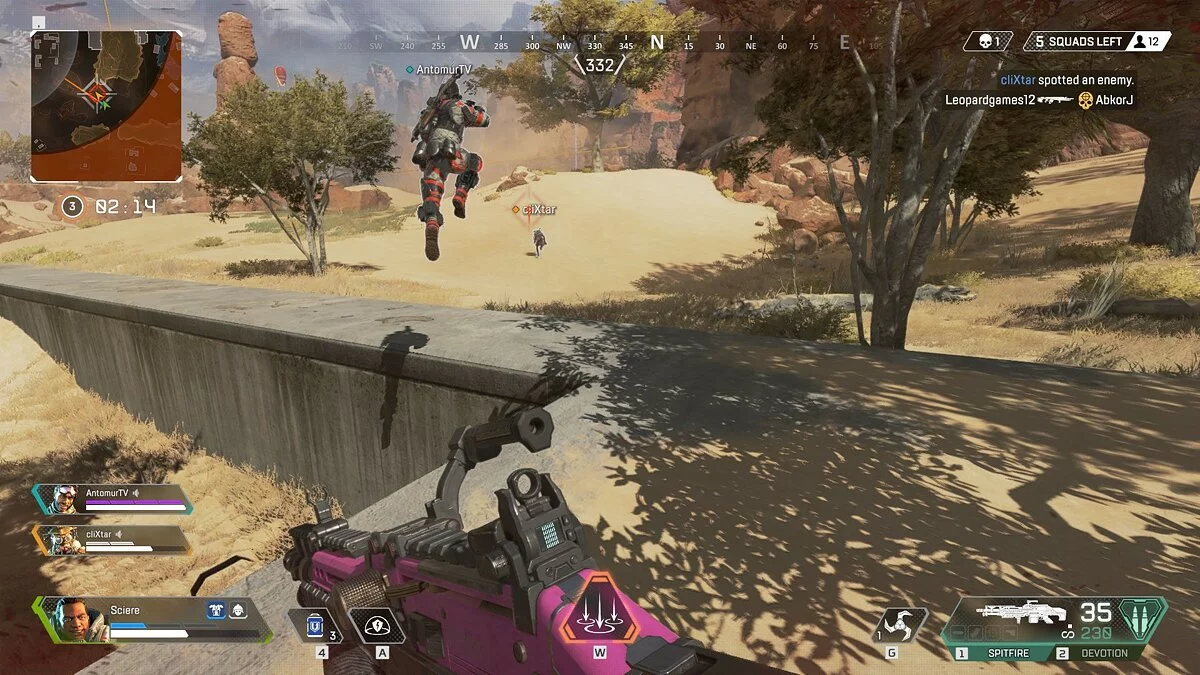Image resolution: width=1200 pixels, height=675 pixels.
Task: Select teammate cliXtar's squad panel
Action: point(112,540)
